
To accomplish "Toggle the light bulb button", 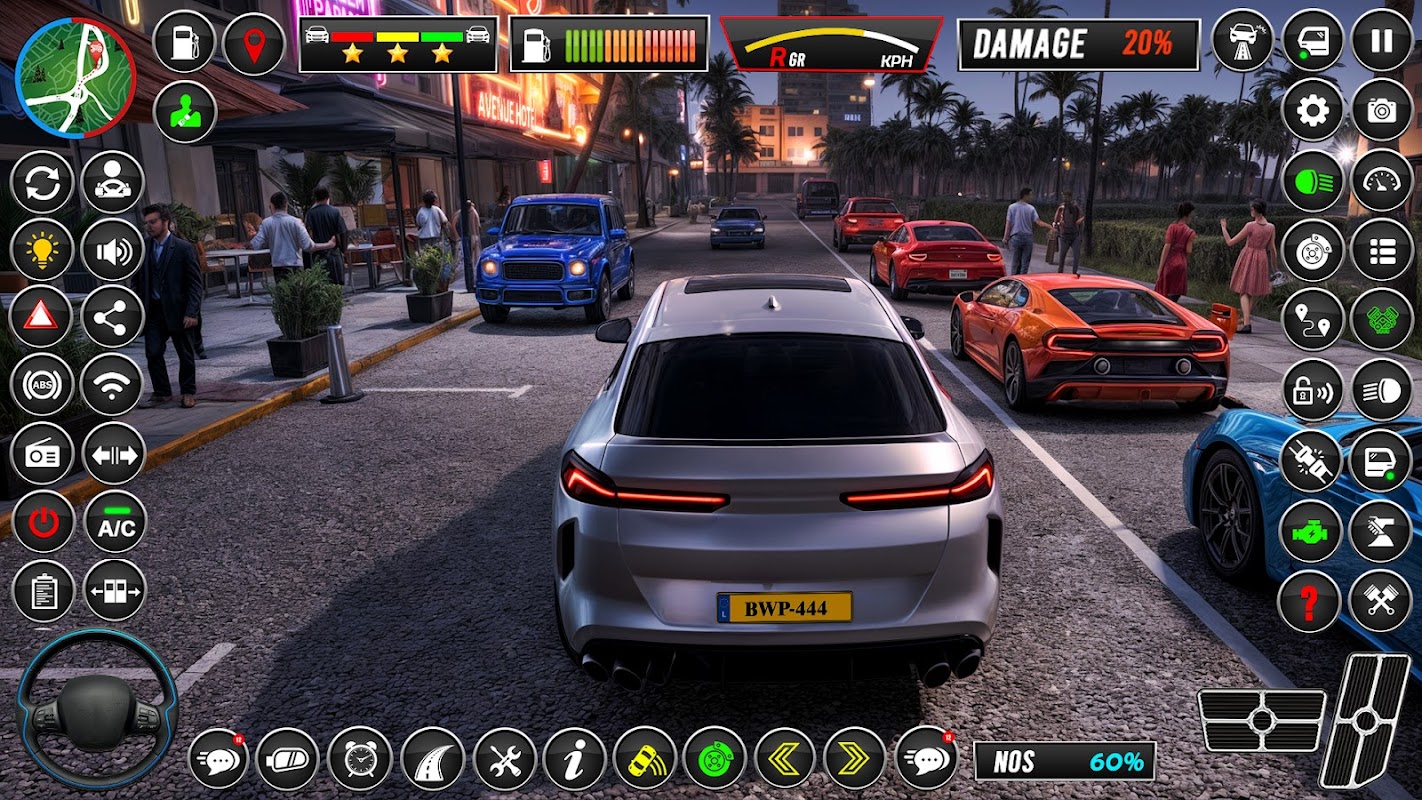I will click(x=43, y=250).
